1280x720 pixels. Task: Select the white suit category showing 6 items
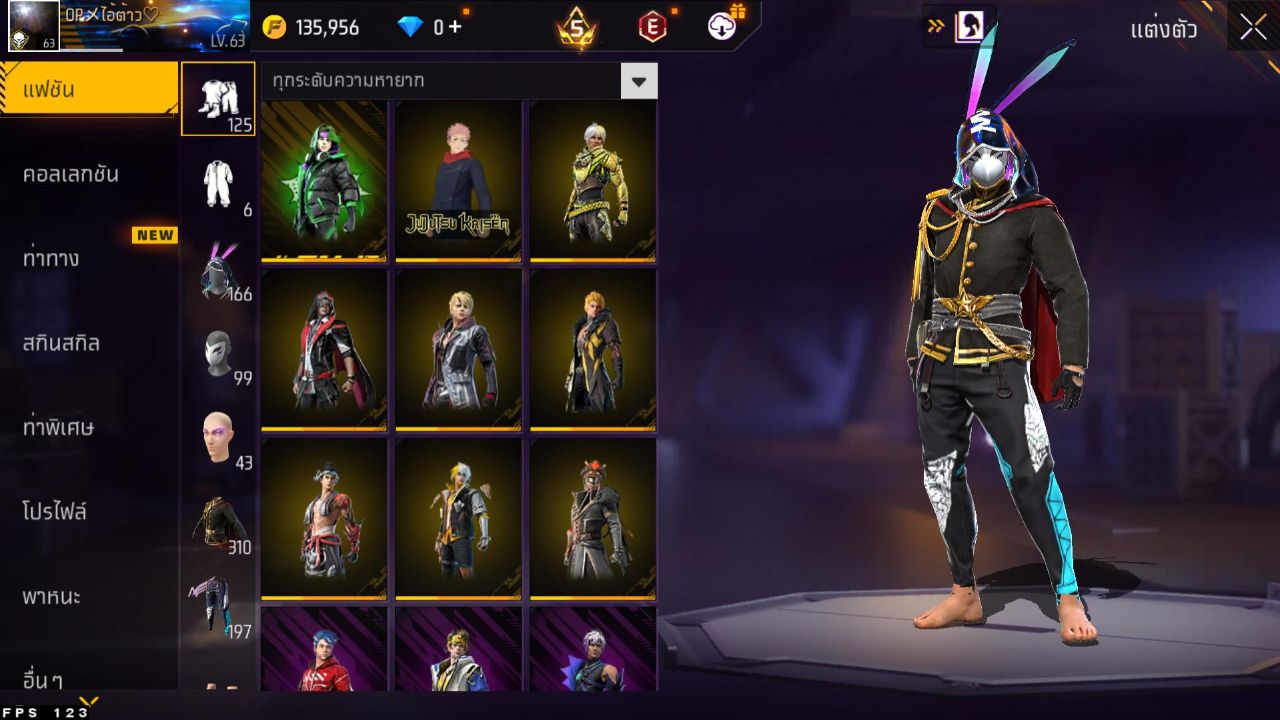tap(219, 182)
